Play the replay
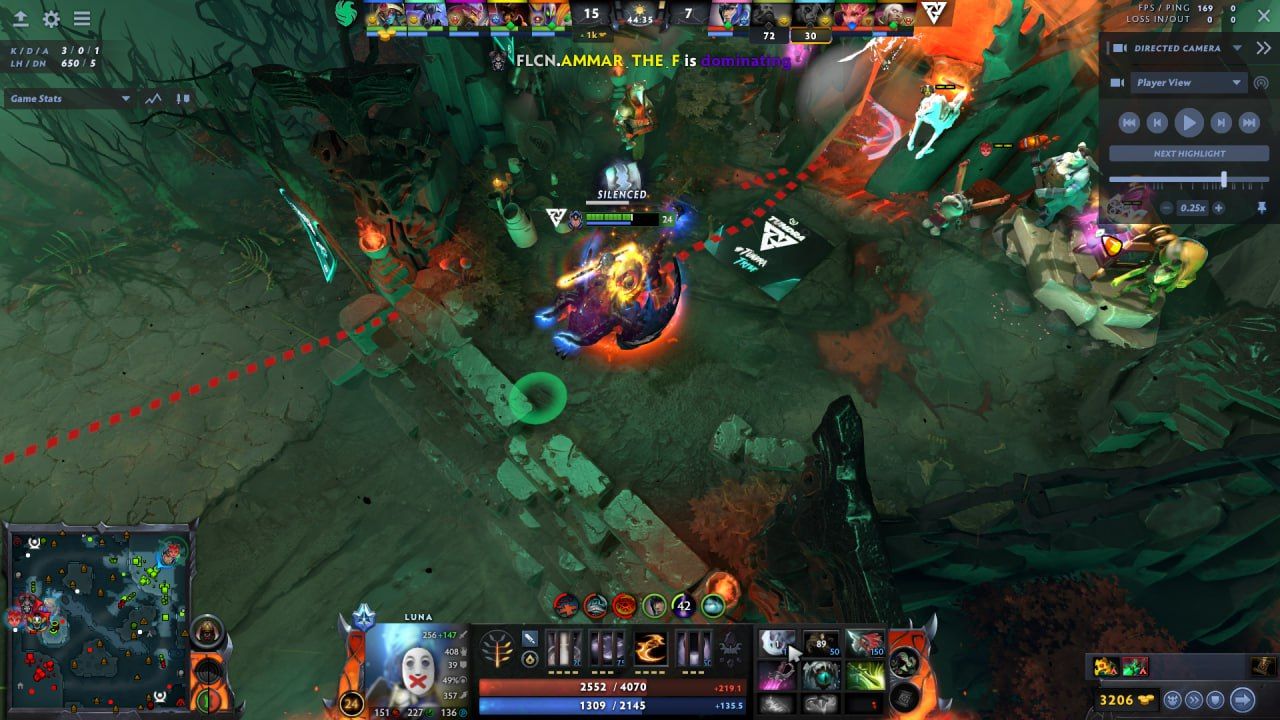This screenshot has height=720, width=1280. pyautogui.click(x=1188, y=123)
